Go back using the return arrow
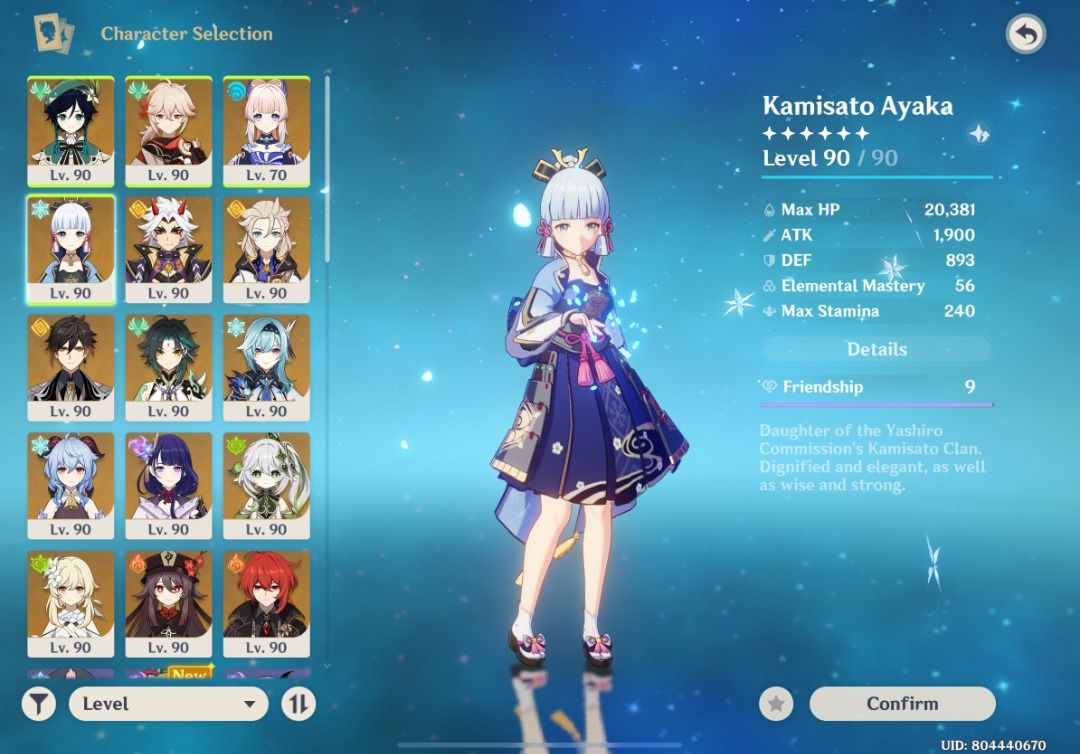The height and width of the screenshot is (754, 1080). [x=1025, y=35]
